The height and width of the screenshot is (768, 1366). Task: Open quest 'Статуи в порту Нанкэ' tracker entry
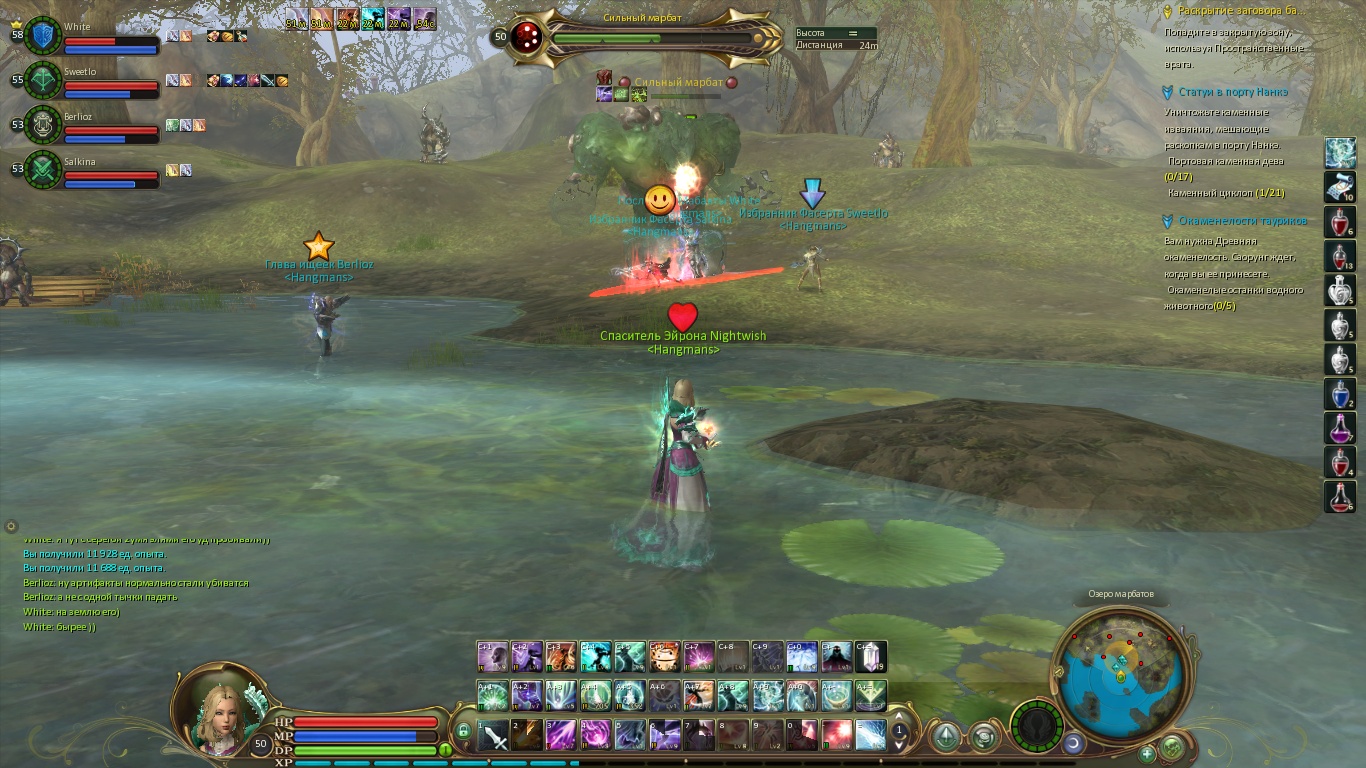1232,92
